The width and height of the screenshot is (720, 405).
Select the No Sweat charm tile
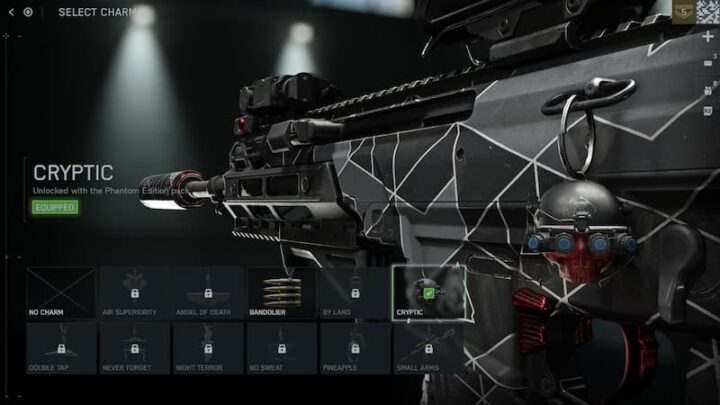pyautogui.click(x=281, y=347)
